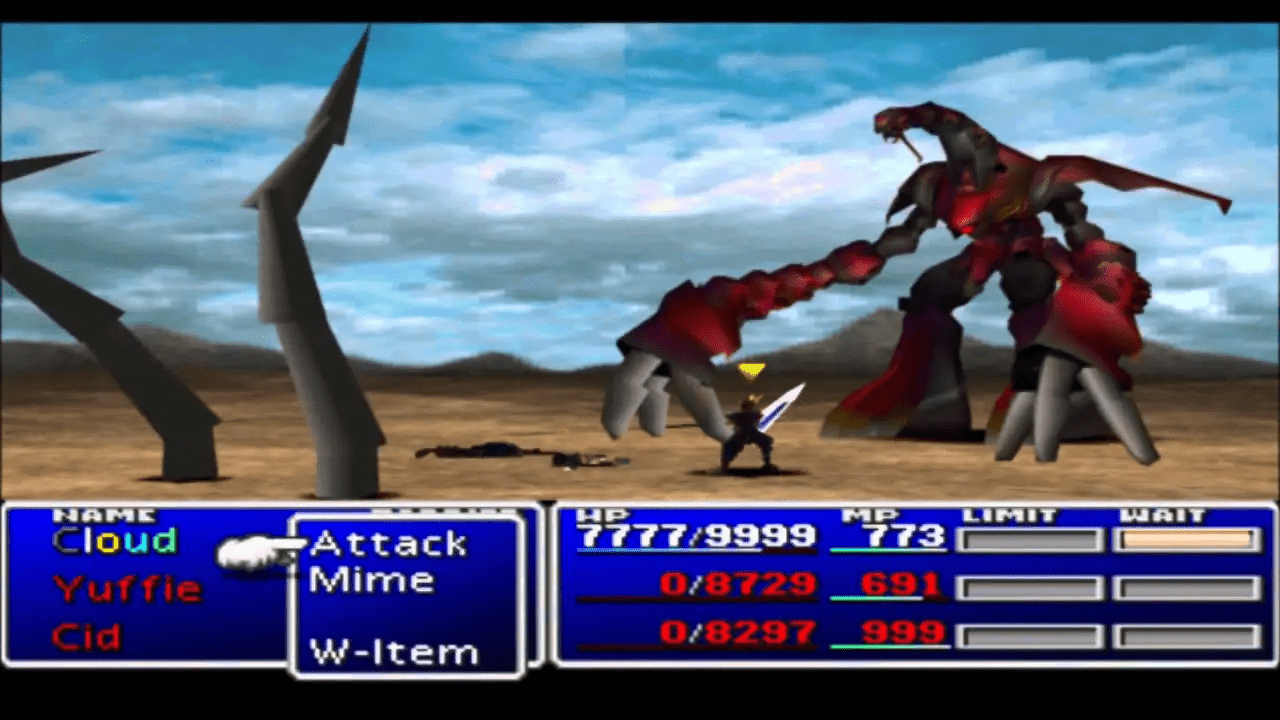The width and height of the screenshot is (1280, 720).
Task: Click Cloud's empty LIMIT bar
Action: pyautogui.click(x=1031, y=540)
